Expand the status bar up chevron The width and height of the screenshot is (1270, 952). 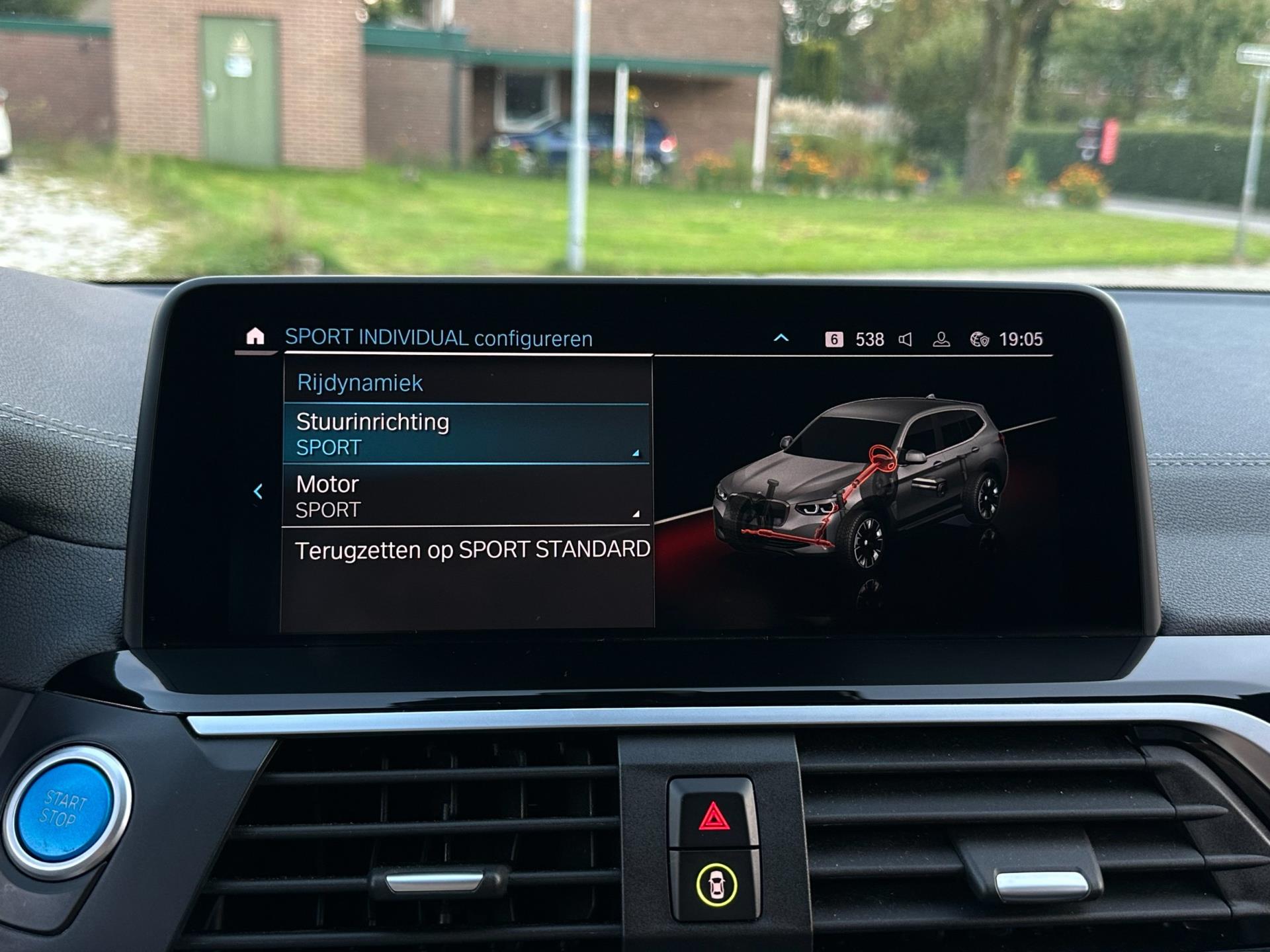click(781, 338)
